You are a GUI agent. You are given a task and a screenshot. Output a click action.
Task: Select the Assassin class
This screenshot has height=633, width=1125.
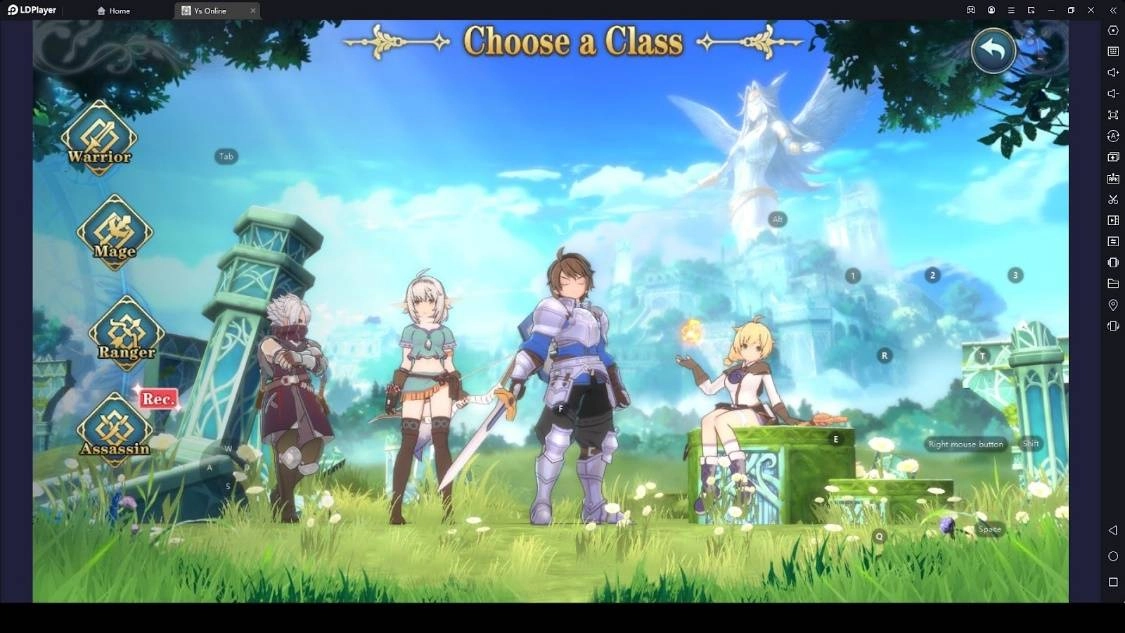(x=115, y=429)
